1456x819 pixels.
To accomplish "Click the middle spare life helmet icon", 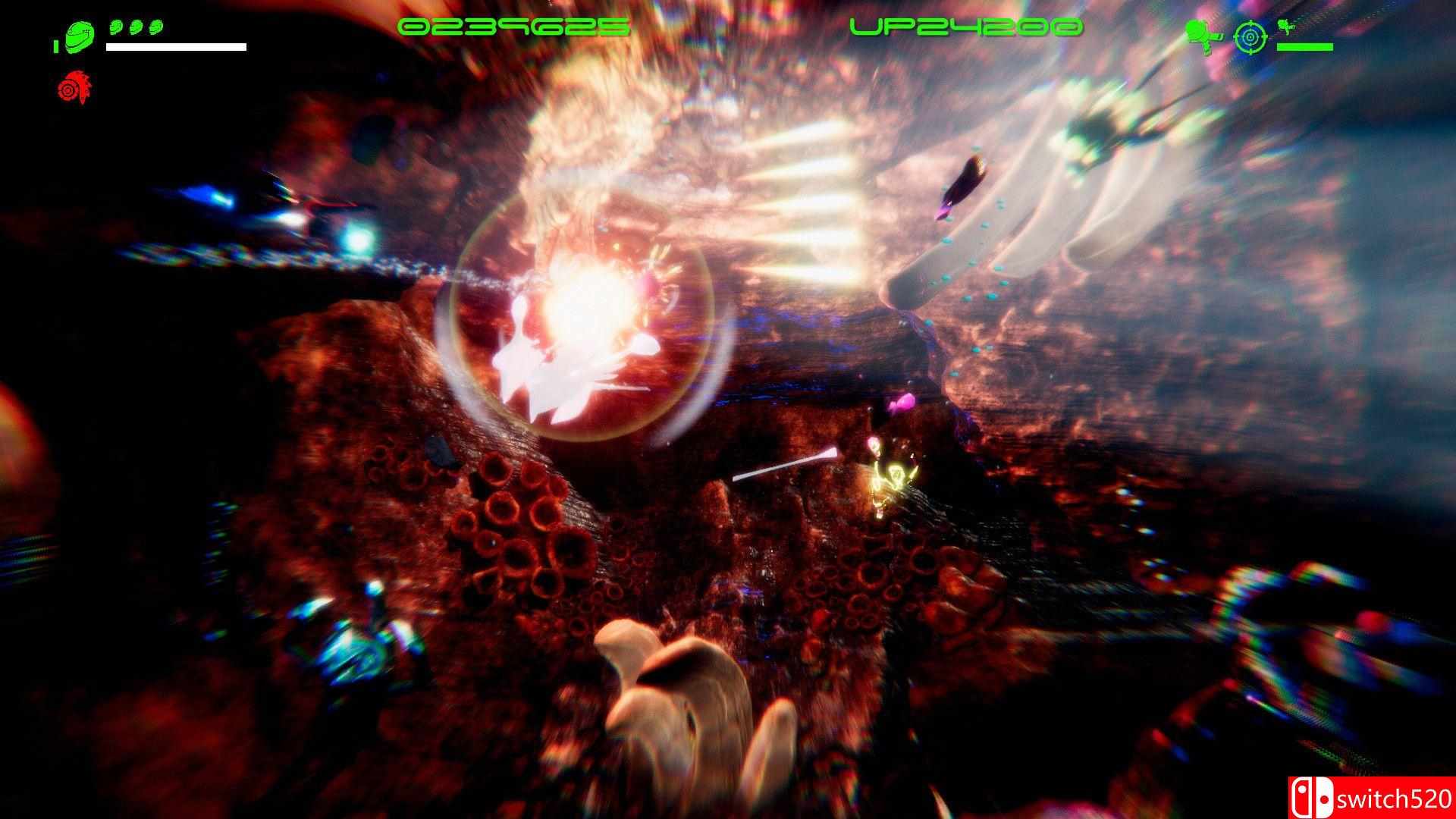I will pos(136,27).
